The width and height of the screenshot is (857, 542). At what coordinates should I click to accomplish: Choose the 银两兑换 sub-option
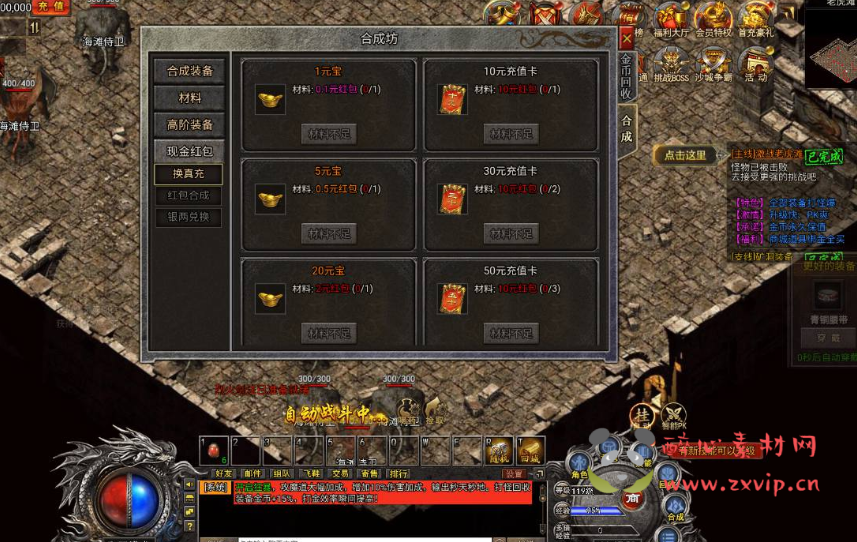pyautogui.click(x=189, y=218)
